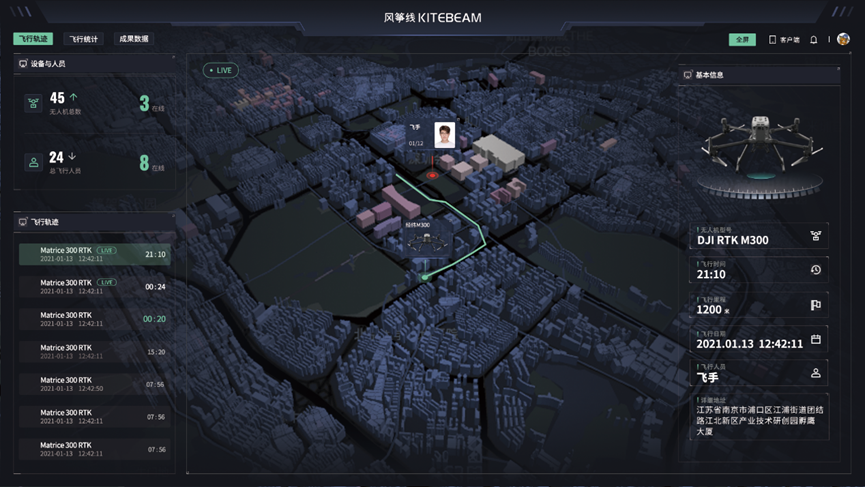Open the 飞行统计 tab
Viewport: 865px width, 487px height.
pos(83,39)
